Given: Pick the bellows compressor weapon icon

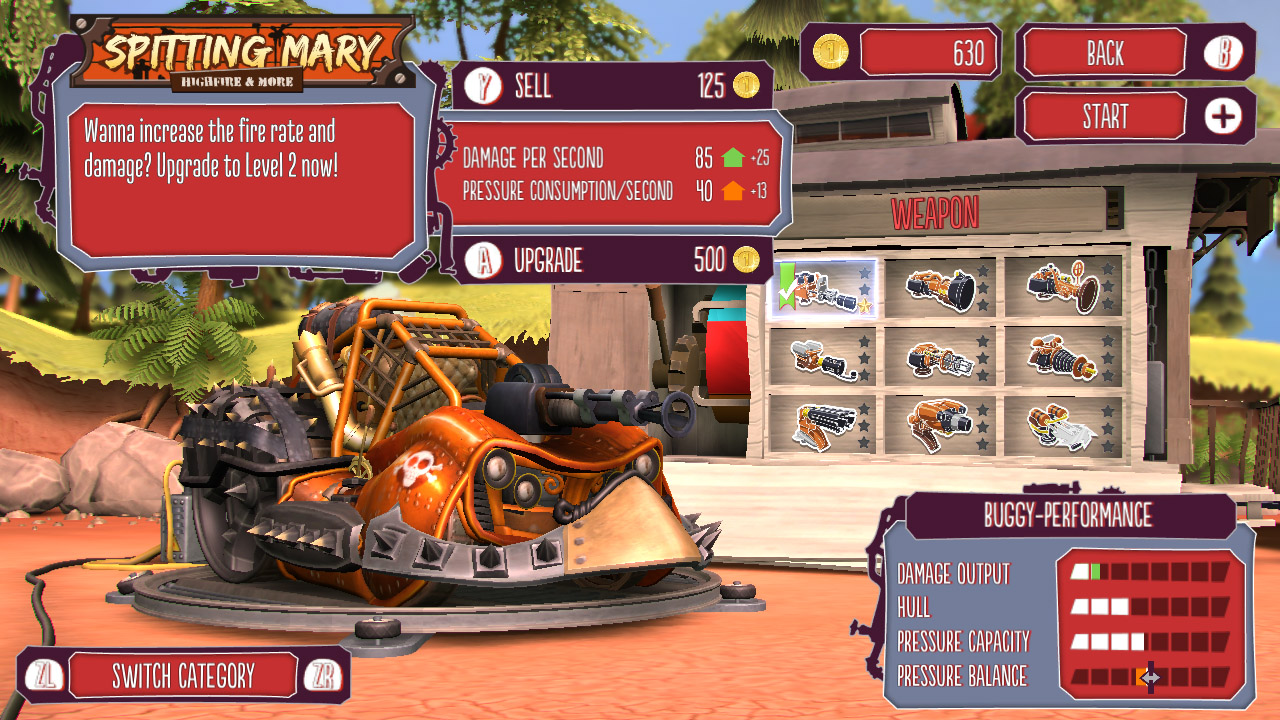Looking at the screenshot, I should 1060,358.
